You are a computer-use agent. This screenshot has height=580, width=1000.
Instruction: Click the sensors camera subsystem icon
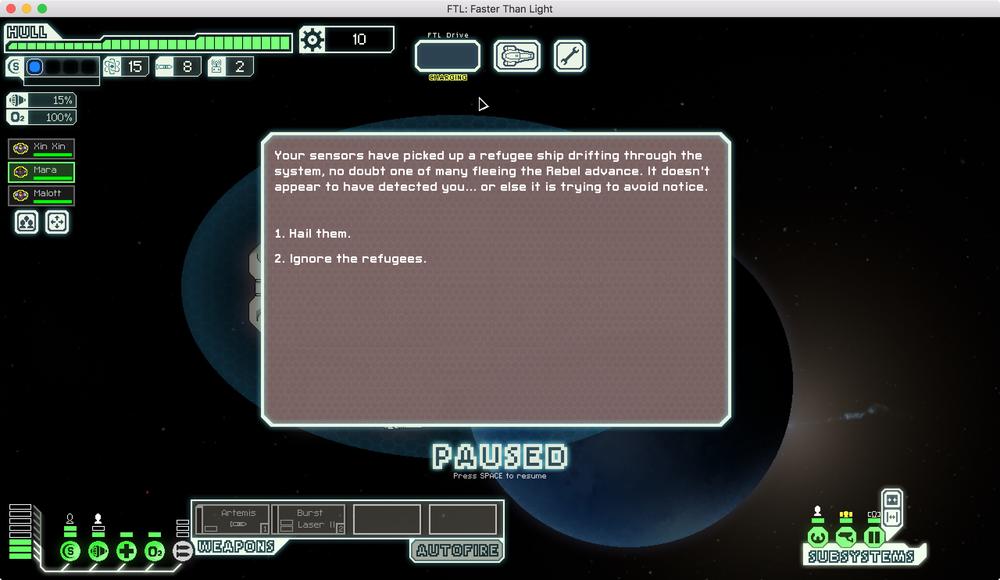click(x=846, y=538)
